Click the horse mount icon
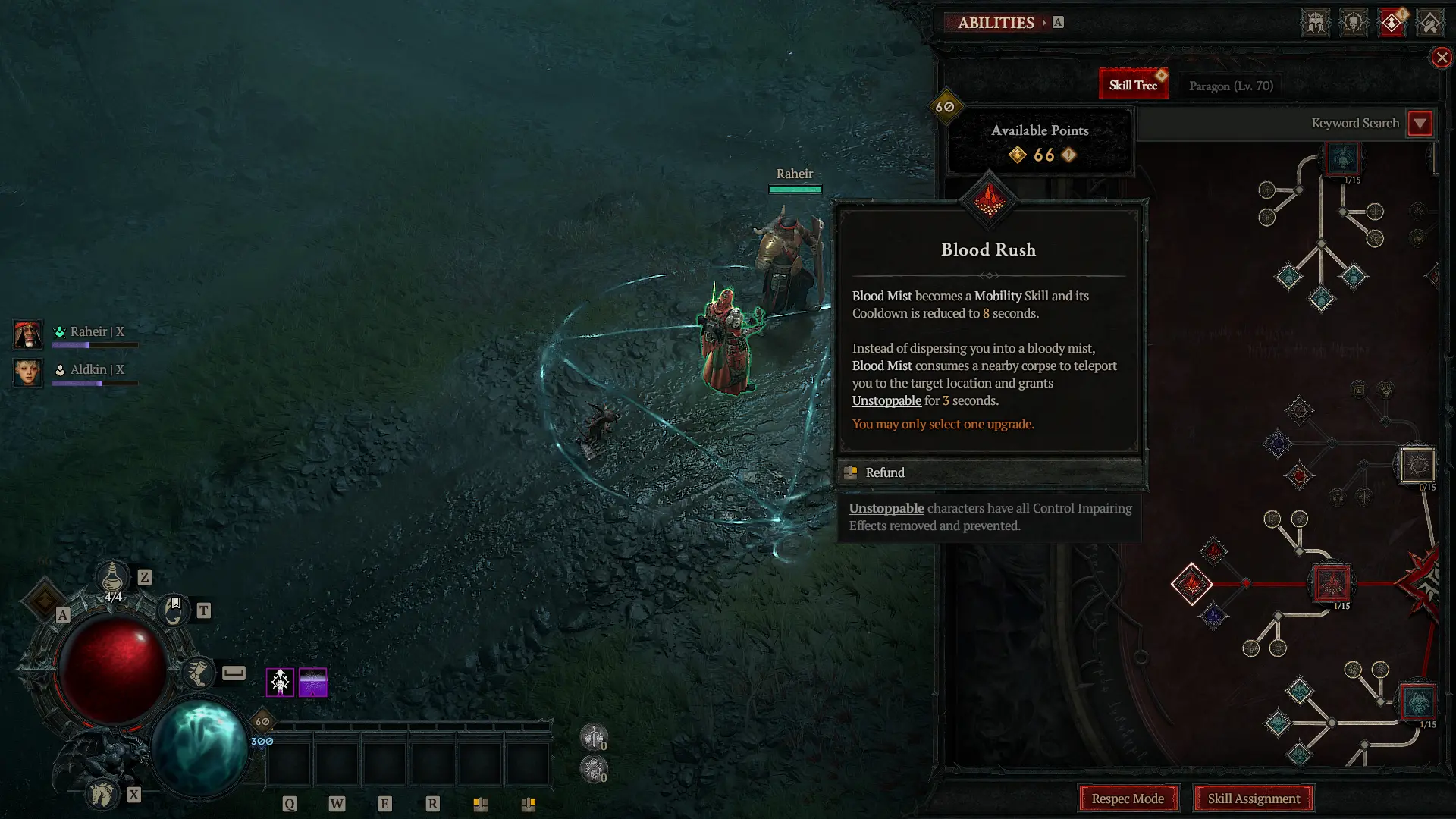This screenshot has width=1456, height=819. point(102,795)
